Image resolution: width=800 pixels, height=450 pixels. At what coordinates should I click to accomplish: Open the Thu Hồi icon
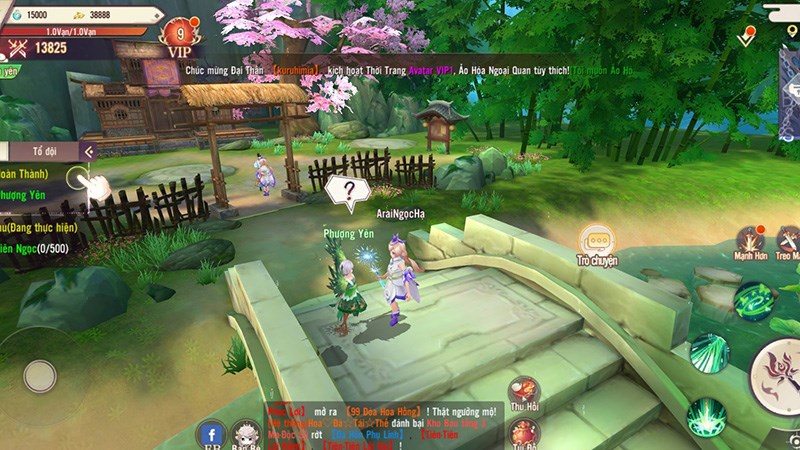click(x=525, y=390)
